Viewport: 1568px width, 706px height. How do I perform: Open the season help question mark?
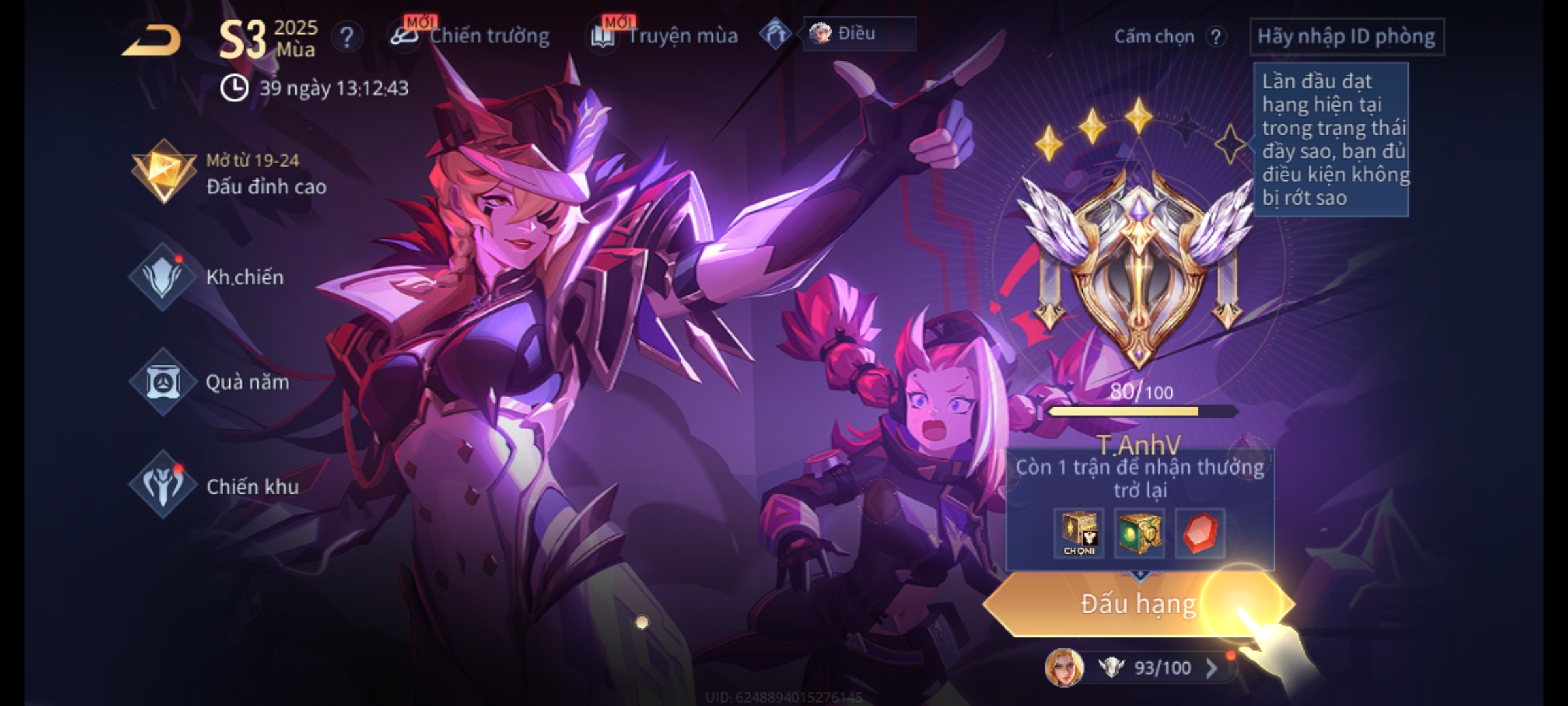[x=346, y=37]
